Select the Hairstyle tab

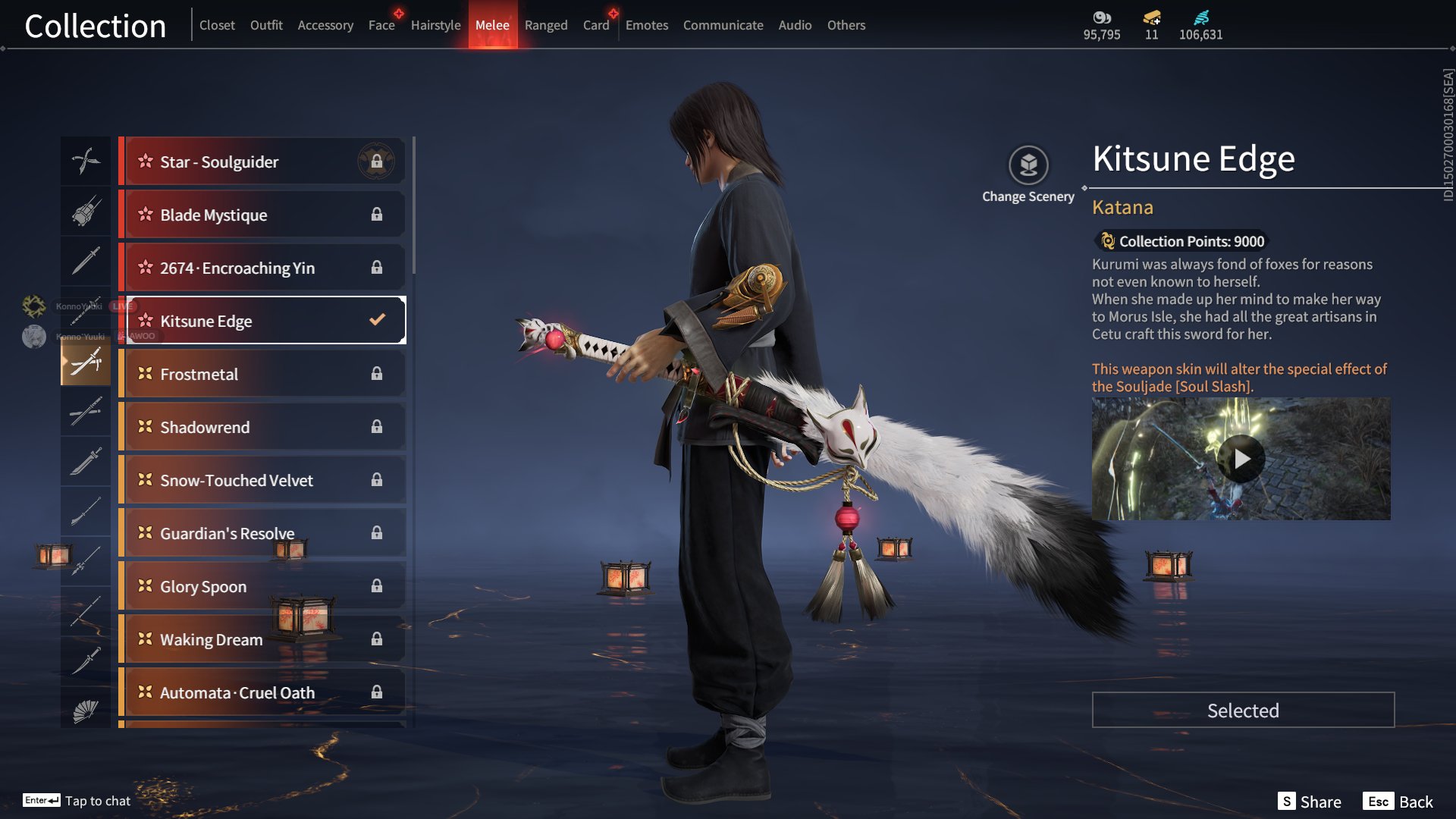(x=435, y=25)
